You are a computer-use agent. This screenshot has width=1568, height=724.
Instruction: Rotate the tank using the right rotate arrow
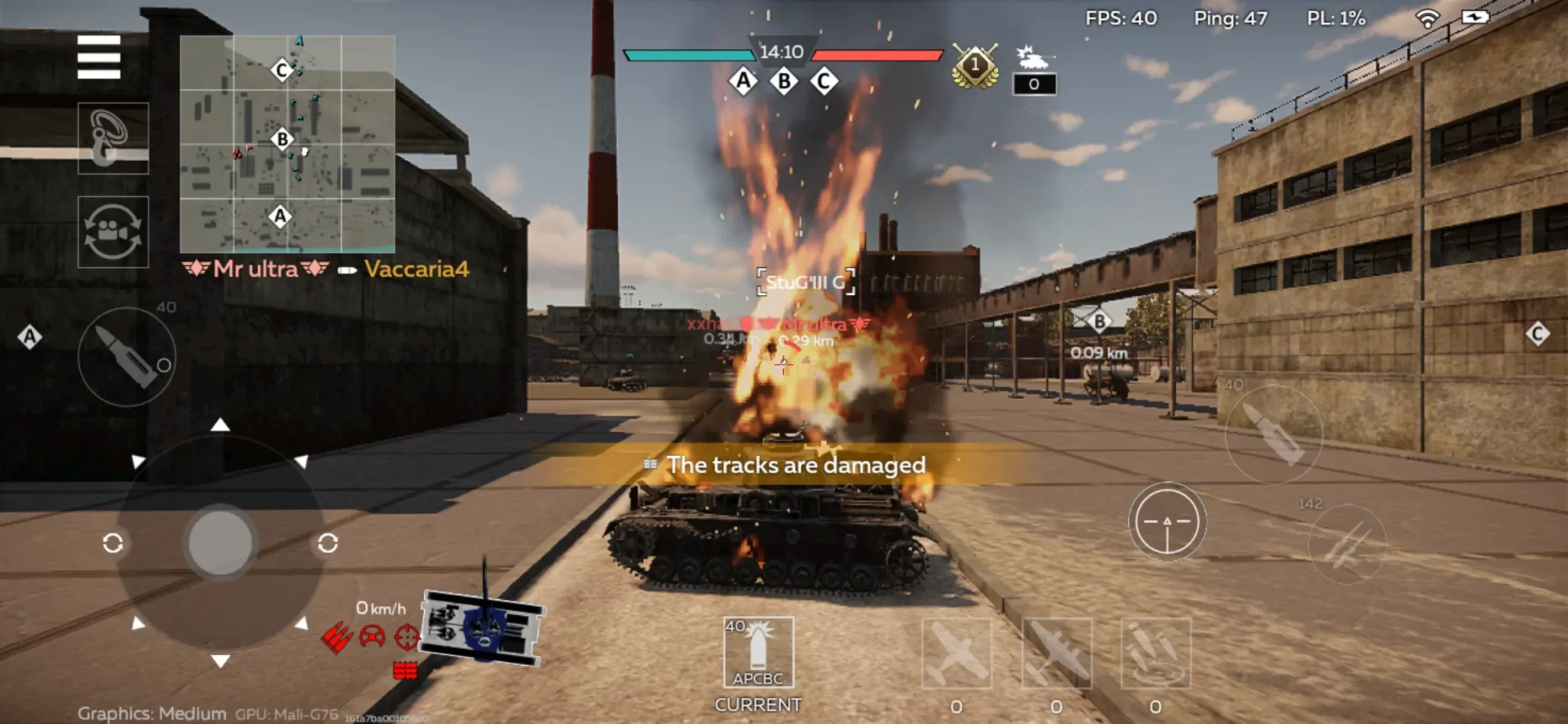pyautogui.click(x=328, y=543)
